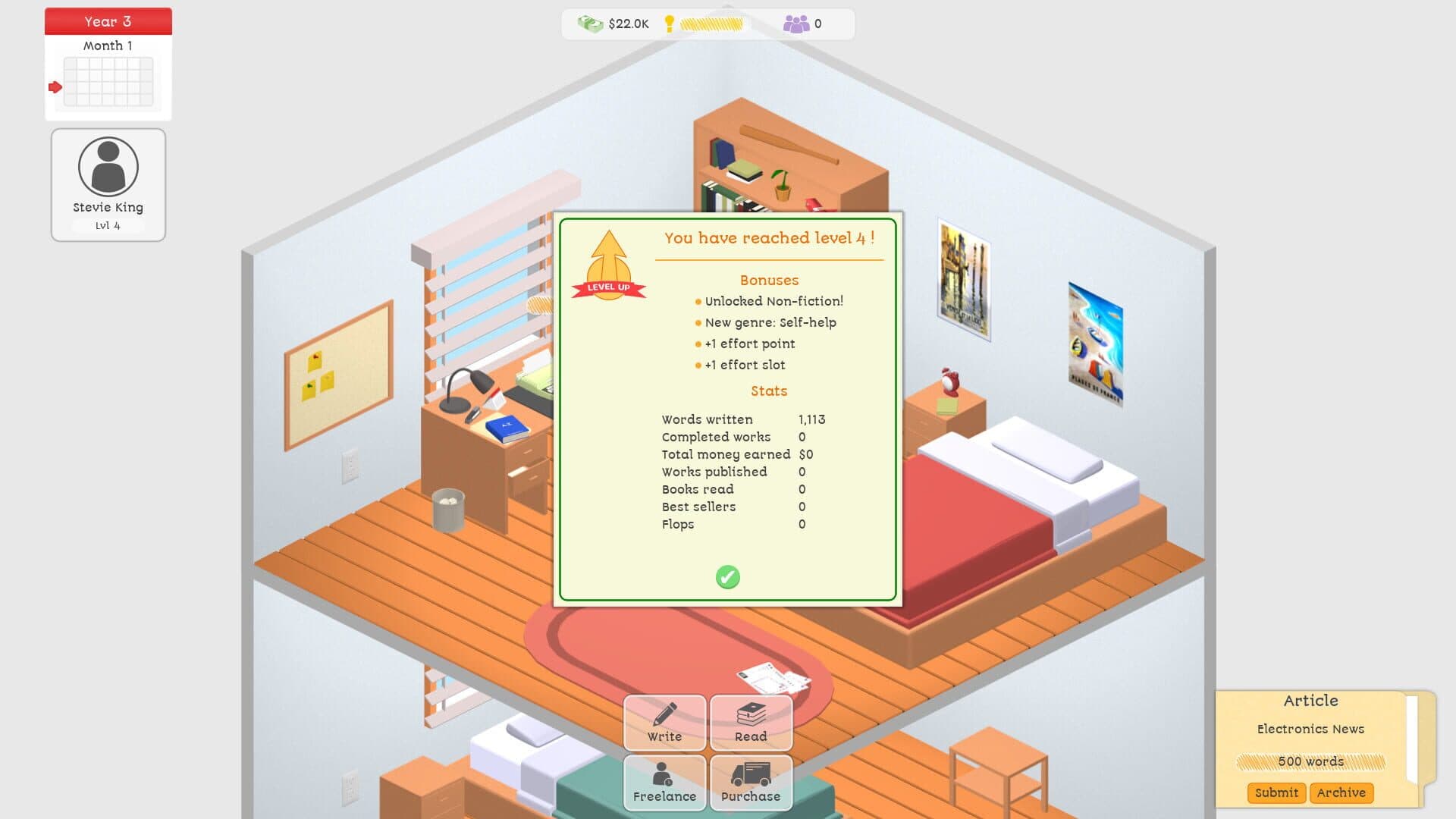Screen dimensions: 1456x819
Task: Open the Freelance menu
Action: tap(664, 783)
